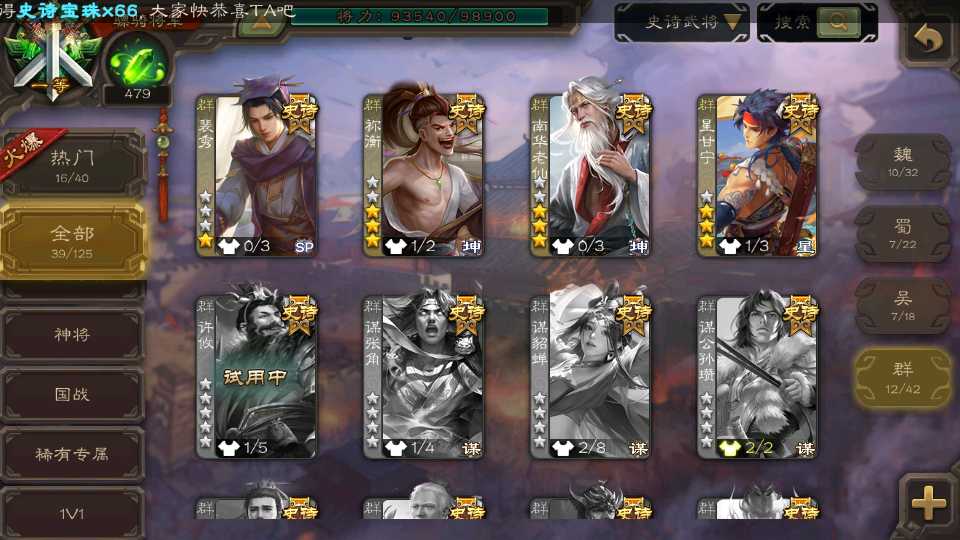The height and width of the screenshot is (540, 960).
Task: Click the 搜索 search button
Action: click(x=817, y=22)
